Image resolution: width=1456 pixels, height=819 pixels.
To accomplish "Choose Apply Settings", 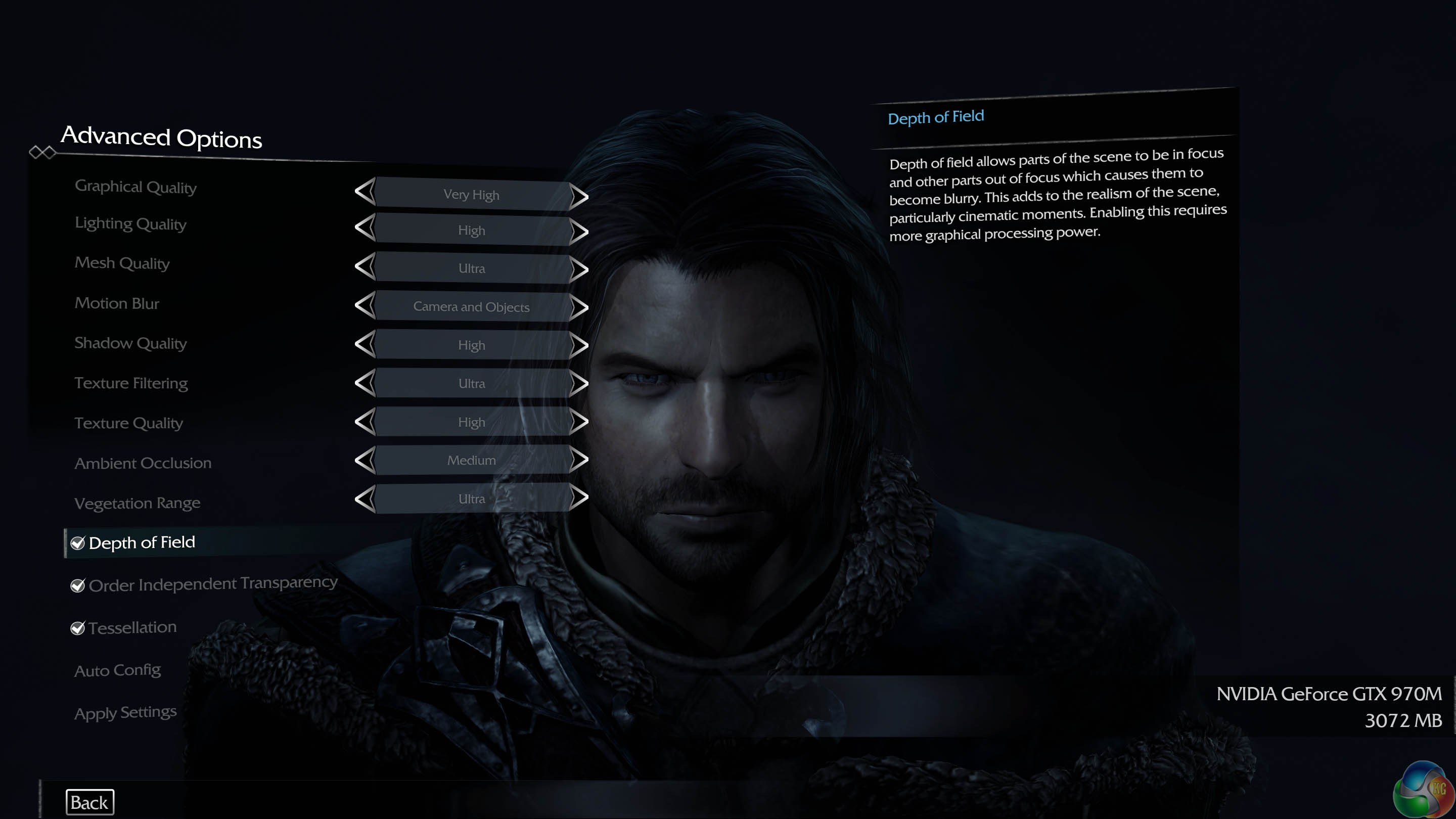I will click(x=125, y=712).
